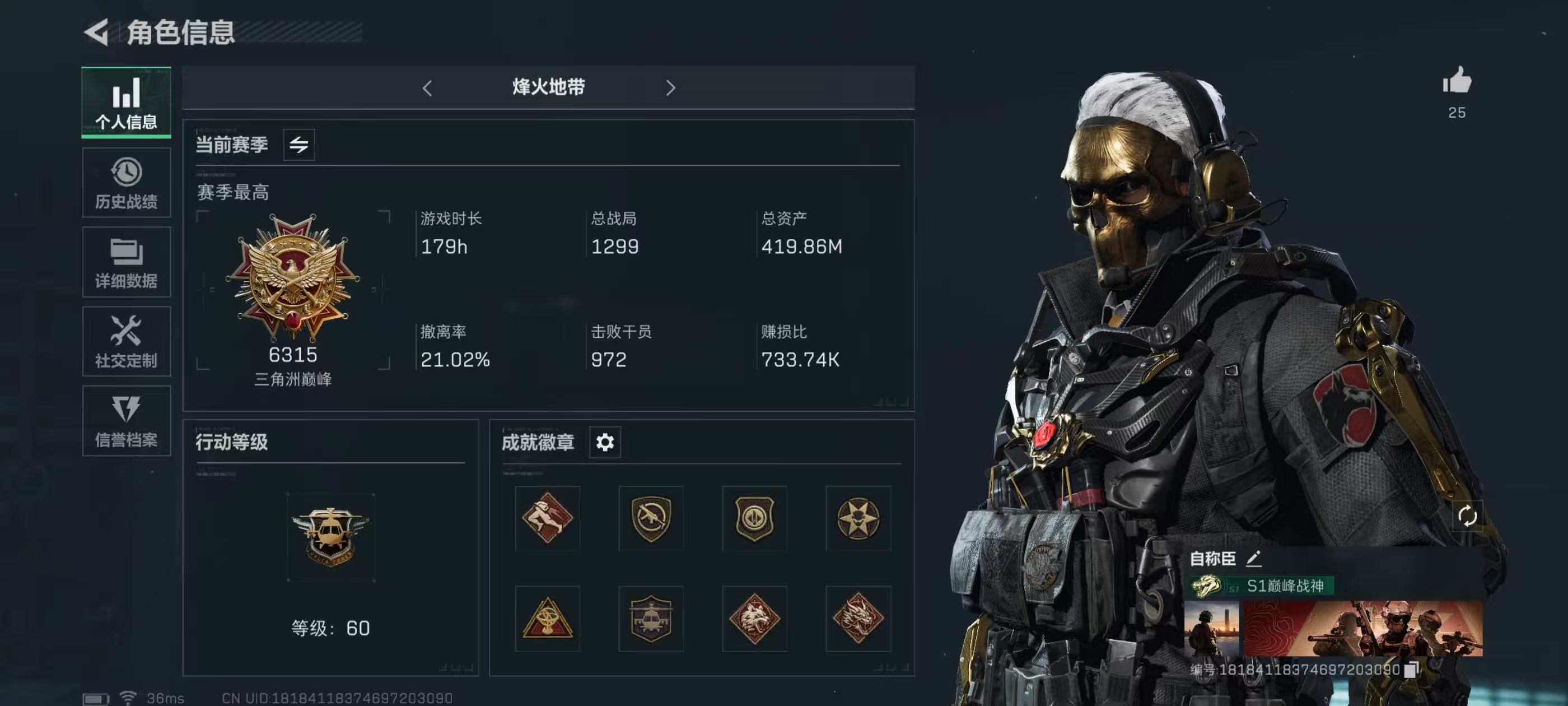Switch to next mode with the right arrow

[670, 88]
